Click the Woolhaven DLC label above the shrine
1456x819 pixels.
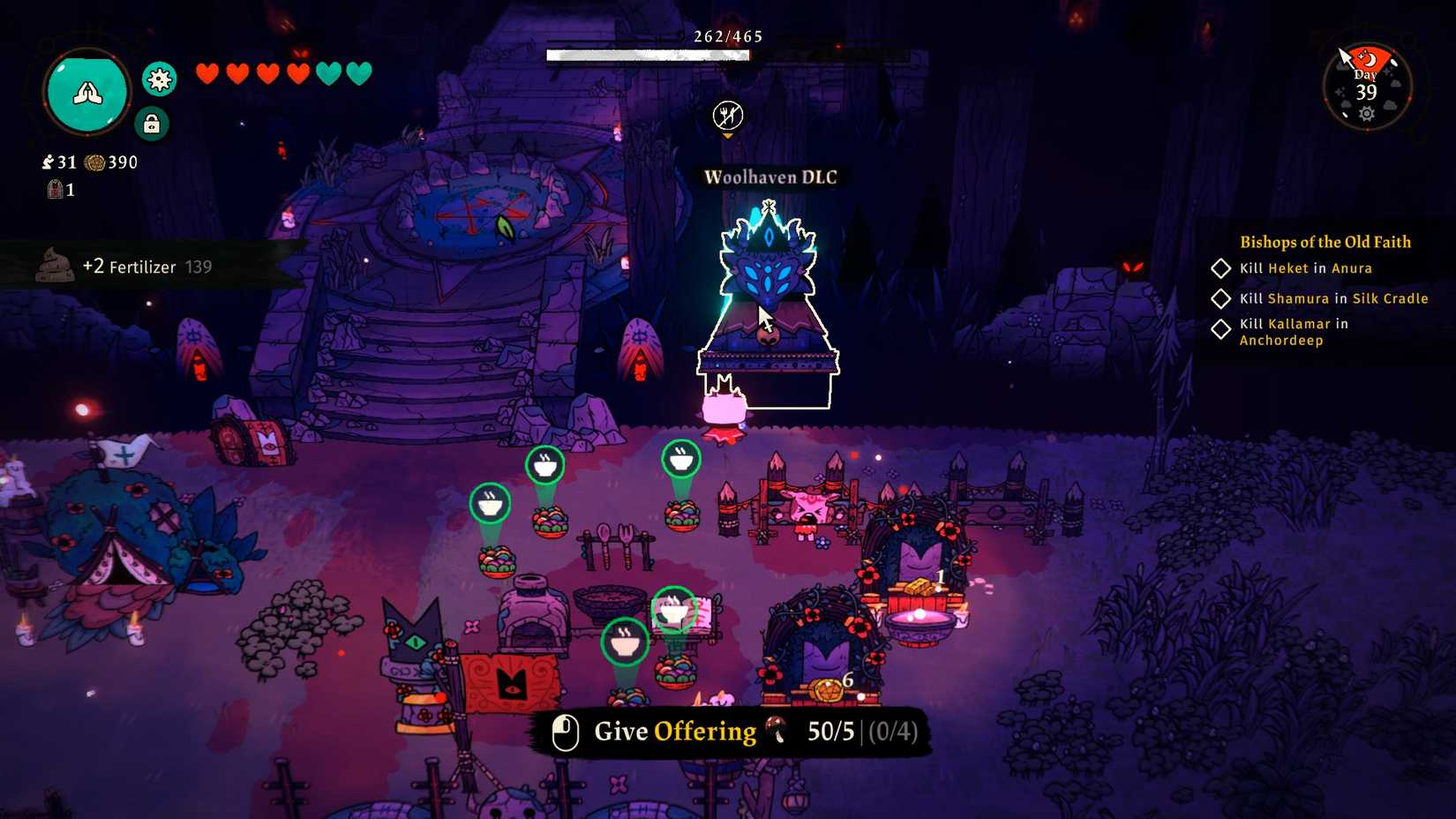tap(769, 177)
